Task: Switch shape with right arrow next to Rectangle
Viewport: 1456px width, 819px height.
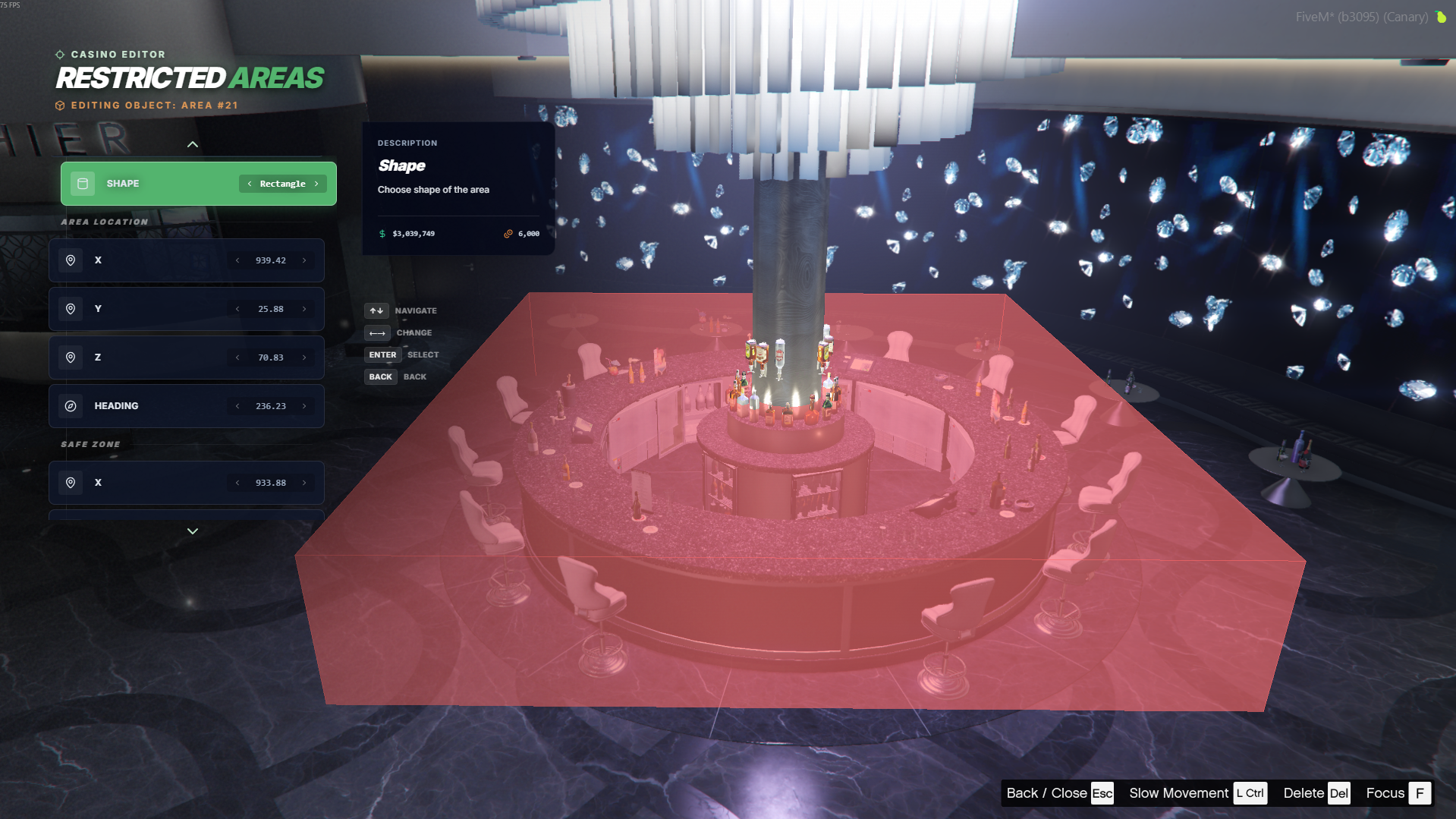Action: (x=316, y=184)
